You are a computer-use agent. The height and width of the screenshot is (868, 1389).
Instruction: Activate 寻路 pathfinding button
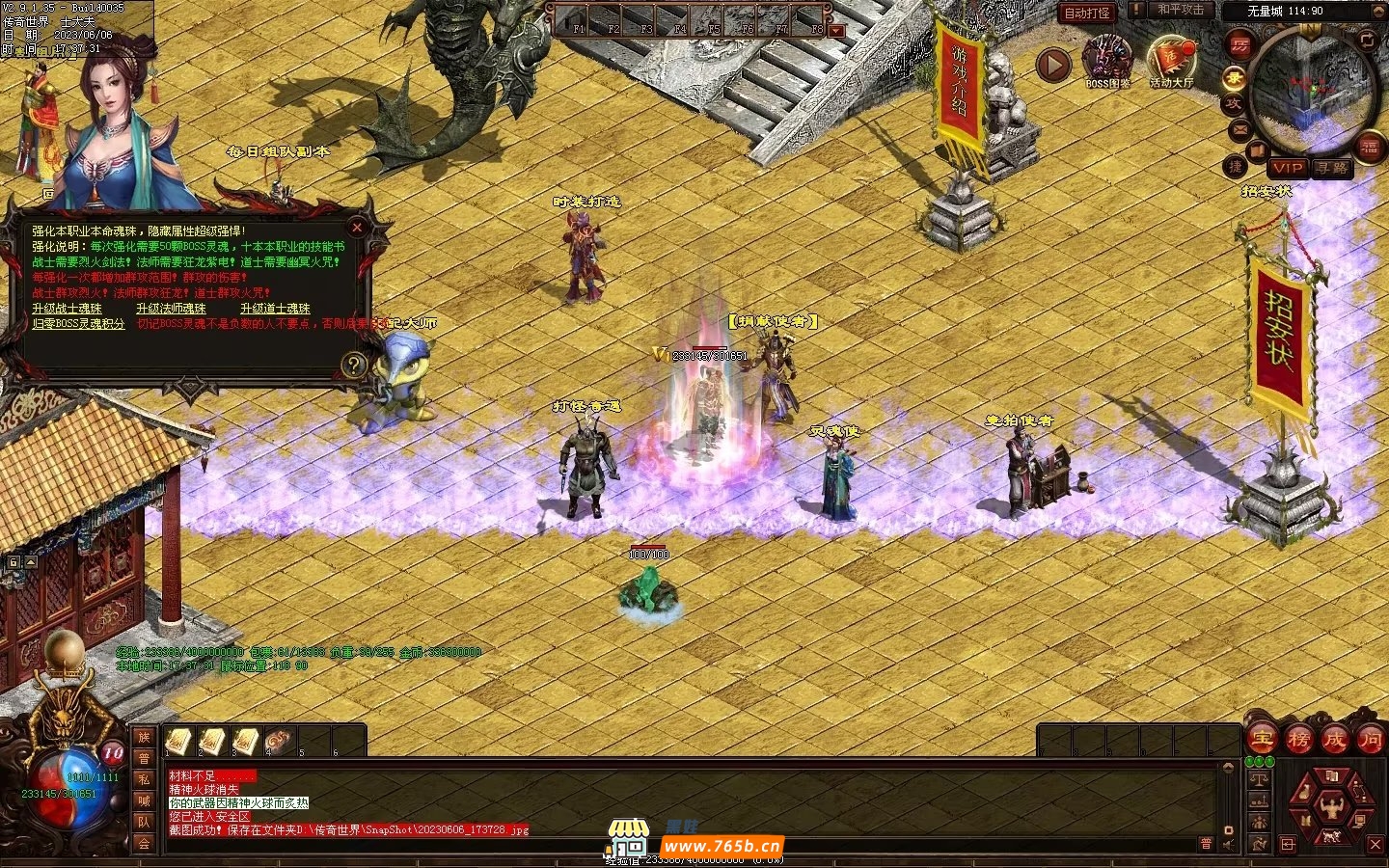pyautogui.click(x=1332, y=168)
